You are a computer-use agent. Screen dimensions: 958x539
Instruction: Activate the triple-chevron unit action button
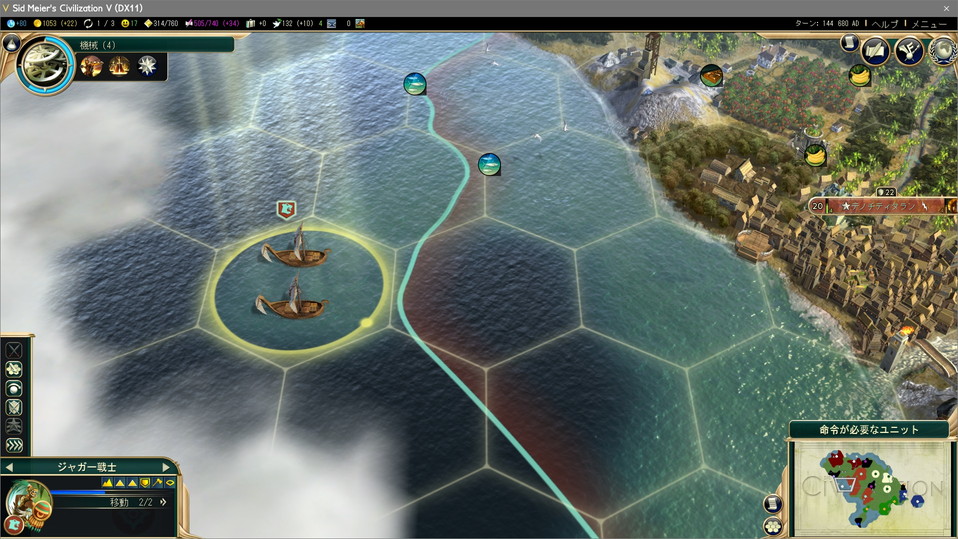click(14, 445)
